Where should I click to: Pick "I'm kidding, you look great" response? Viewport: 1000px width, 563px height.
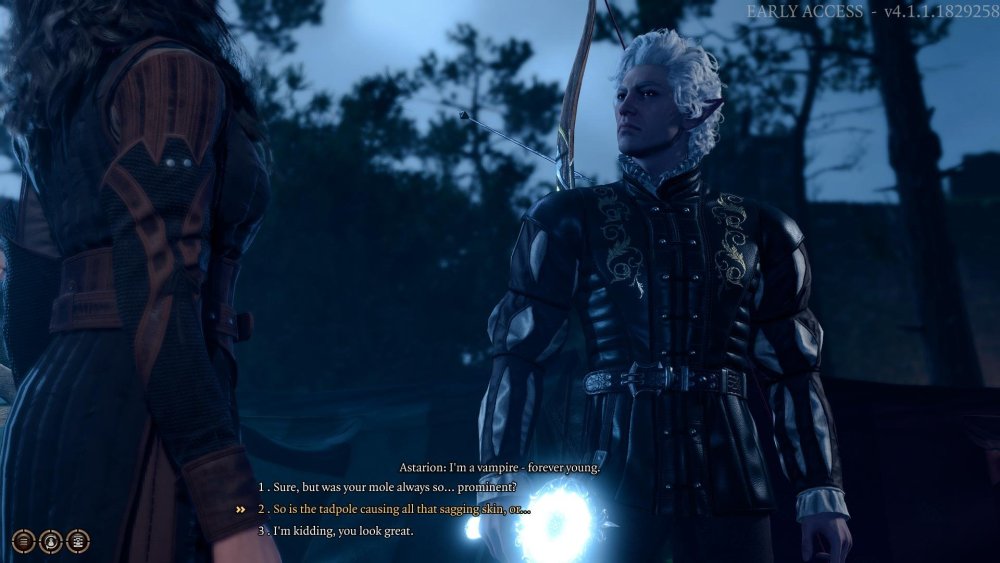click(x=342, y=531)
